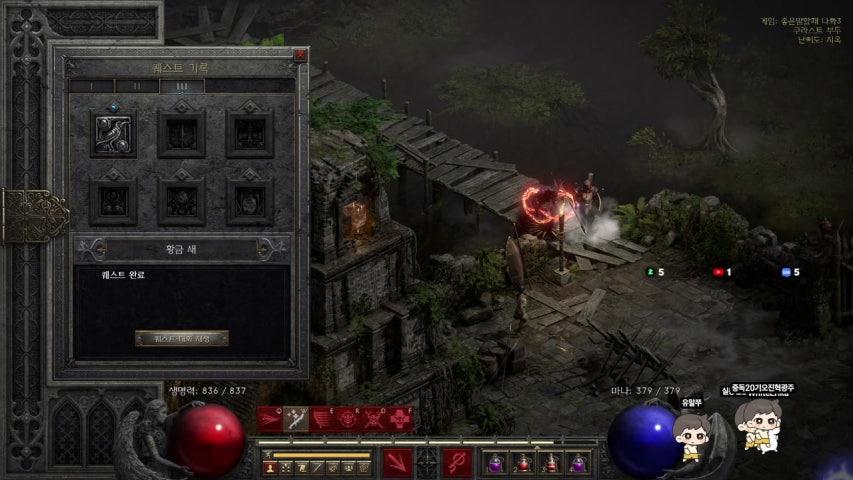Close the quest log panel

pos(300,55)
